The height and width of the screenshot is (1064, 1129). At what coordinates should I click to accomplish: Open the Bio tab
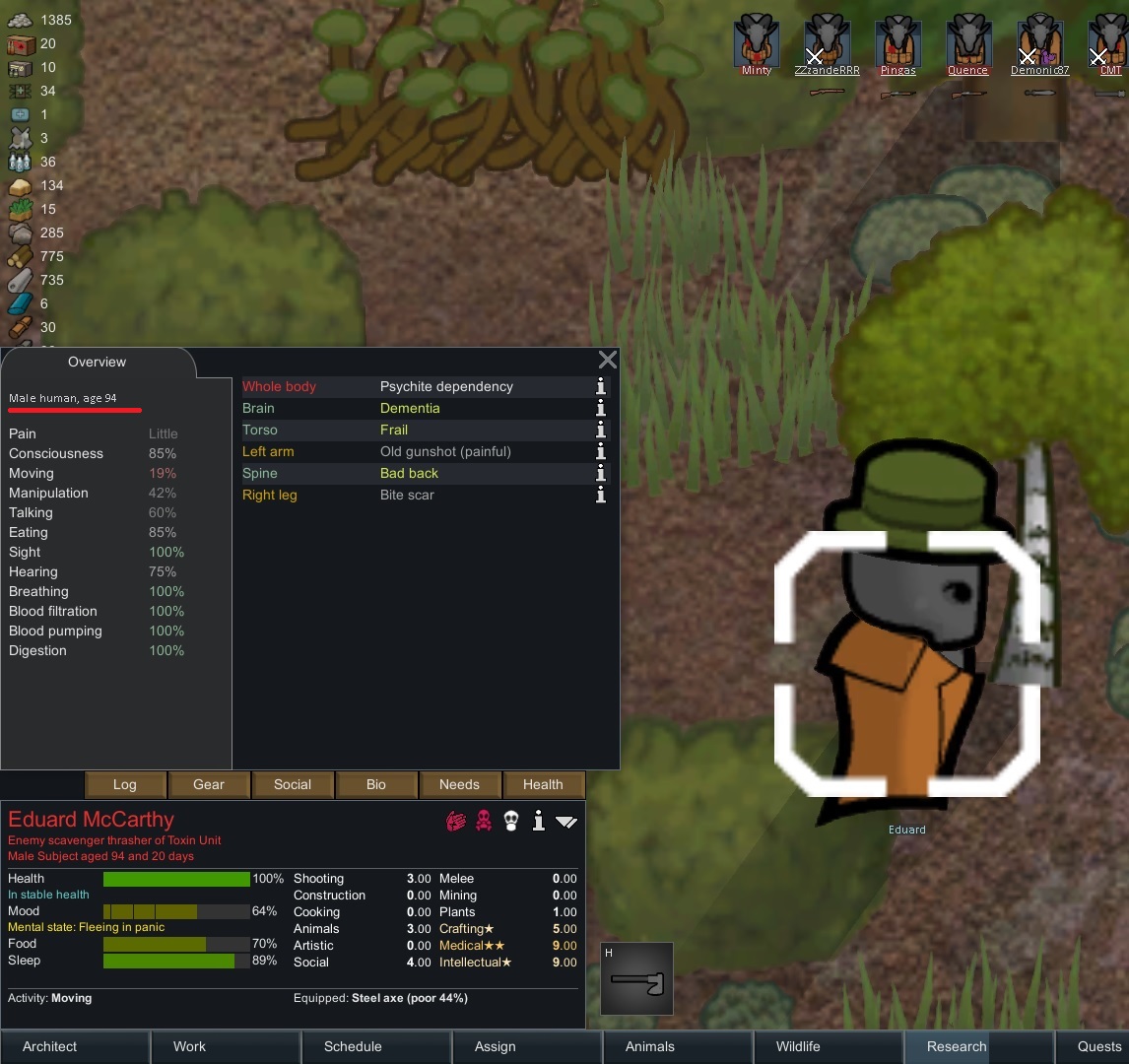(x=376, y=784)
